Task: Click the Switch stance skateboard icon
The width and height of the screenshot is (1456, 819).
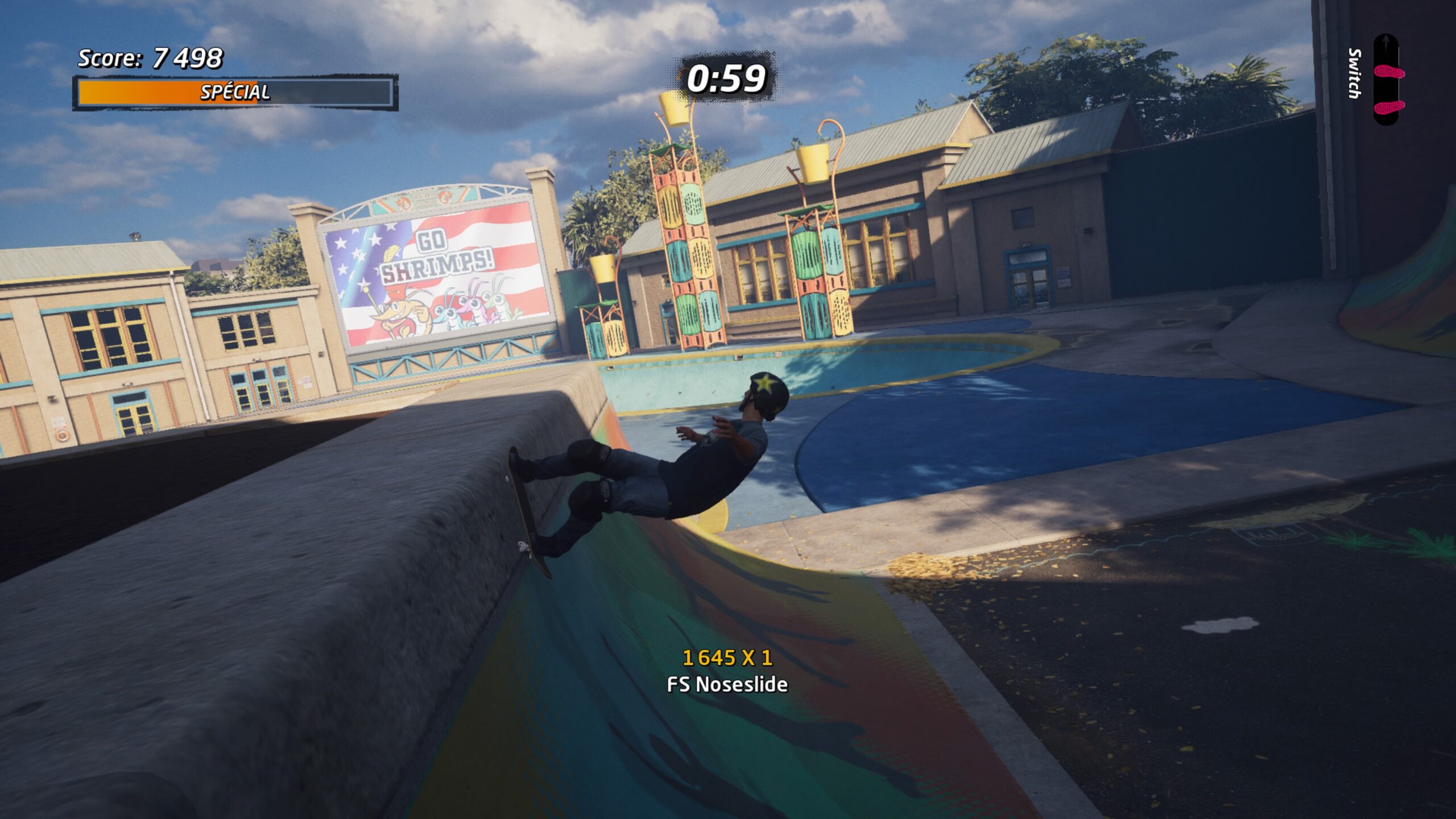Action: (1388, 80)
